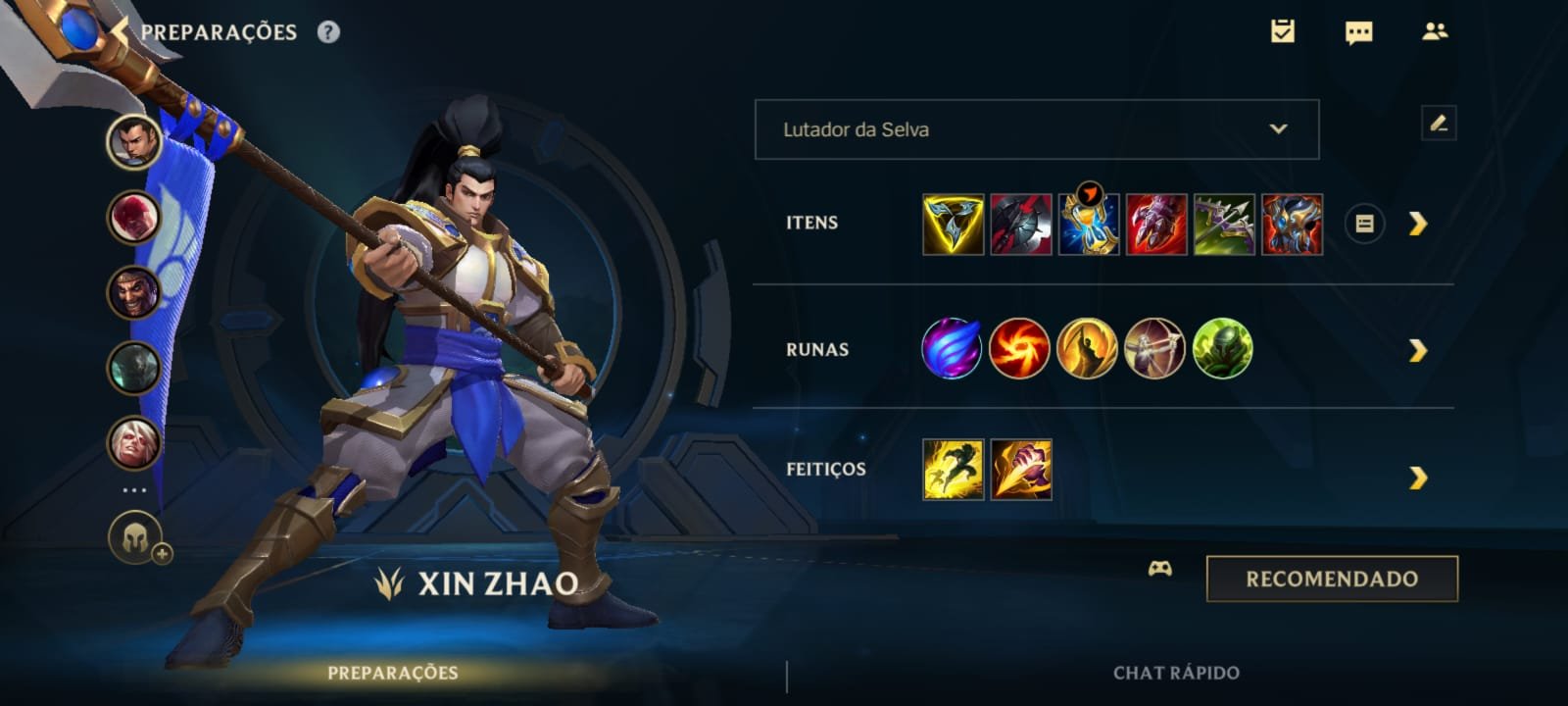Open the missions checklist icon top right
Image resolution: width=1568 pixels, height=706 pixels.
pyautogui.click(x=1284, y=32)
